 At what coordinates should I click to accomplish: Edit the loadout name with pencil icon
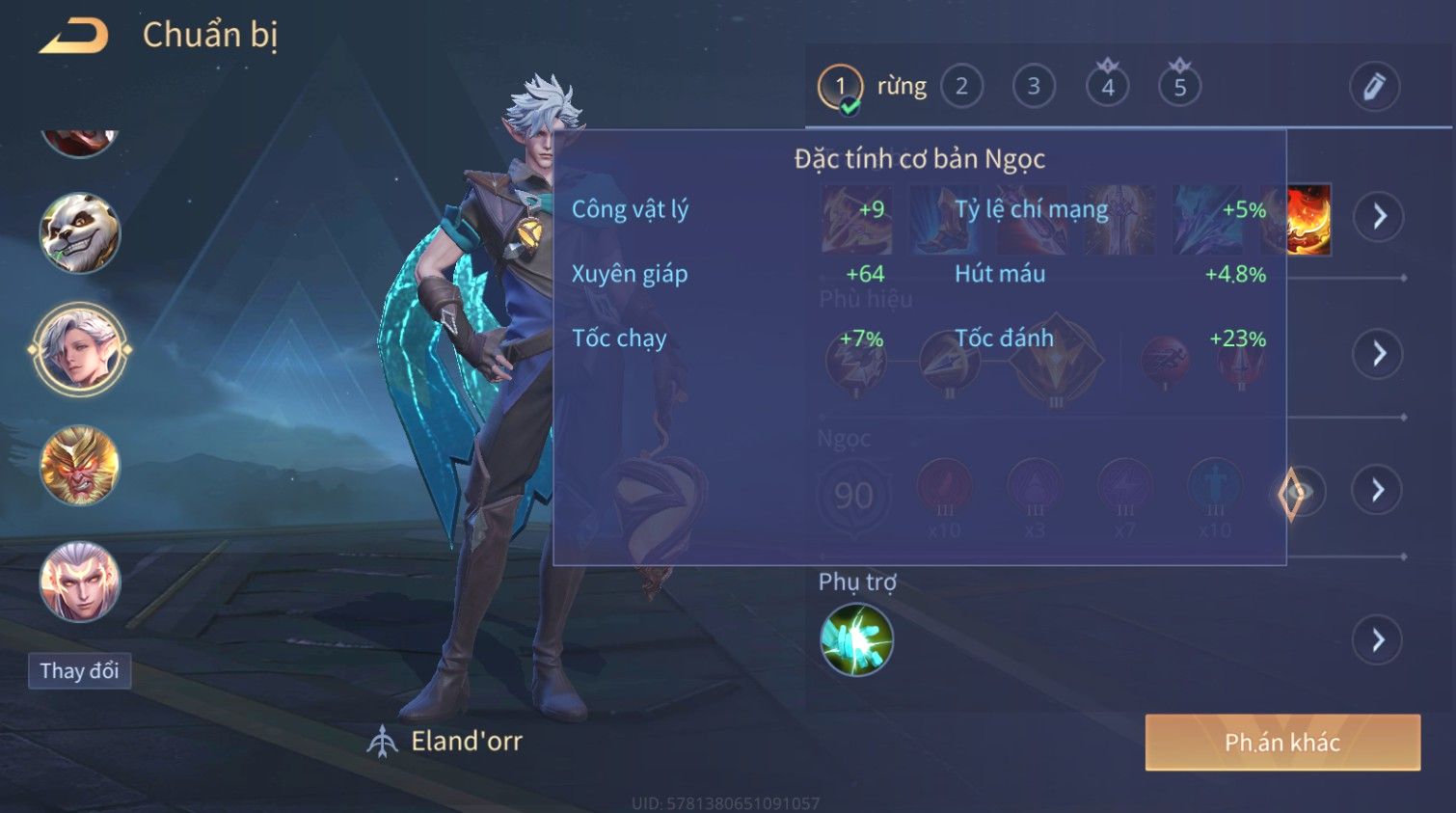pos(1374,87)
